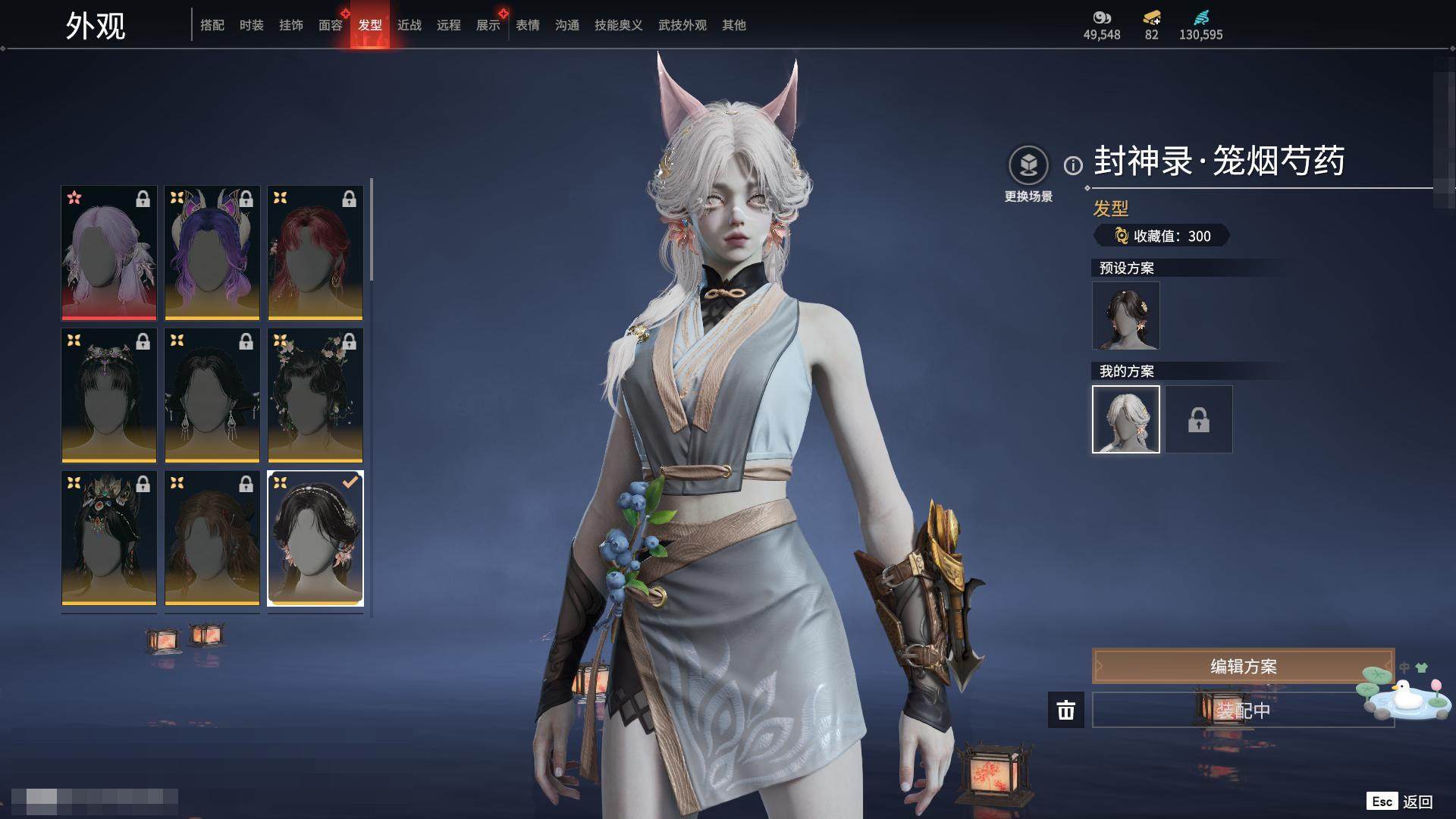
Task: Select the locked lavender hairstyle thumbnail
Action: click(109, 253)
